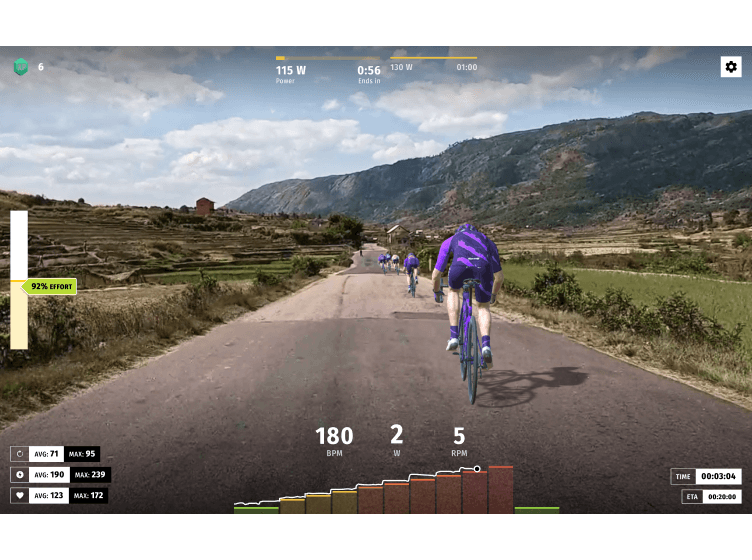Select the green shield badge icon
The height and width of the screenshot is (560, 752).
pyautogui.click(x=20, y=67)
